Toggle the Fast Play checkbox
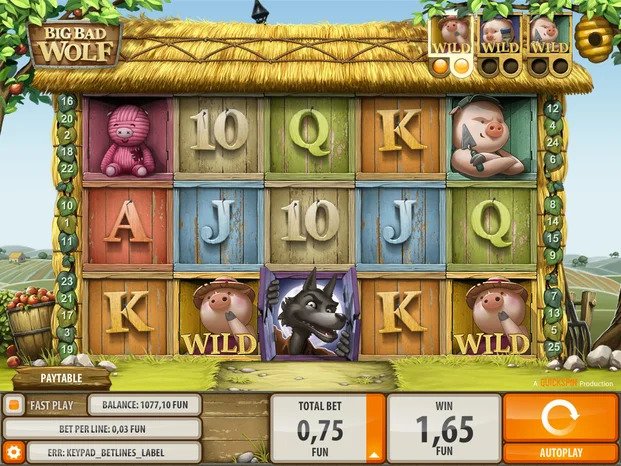 (13, 405)
